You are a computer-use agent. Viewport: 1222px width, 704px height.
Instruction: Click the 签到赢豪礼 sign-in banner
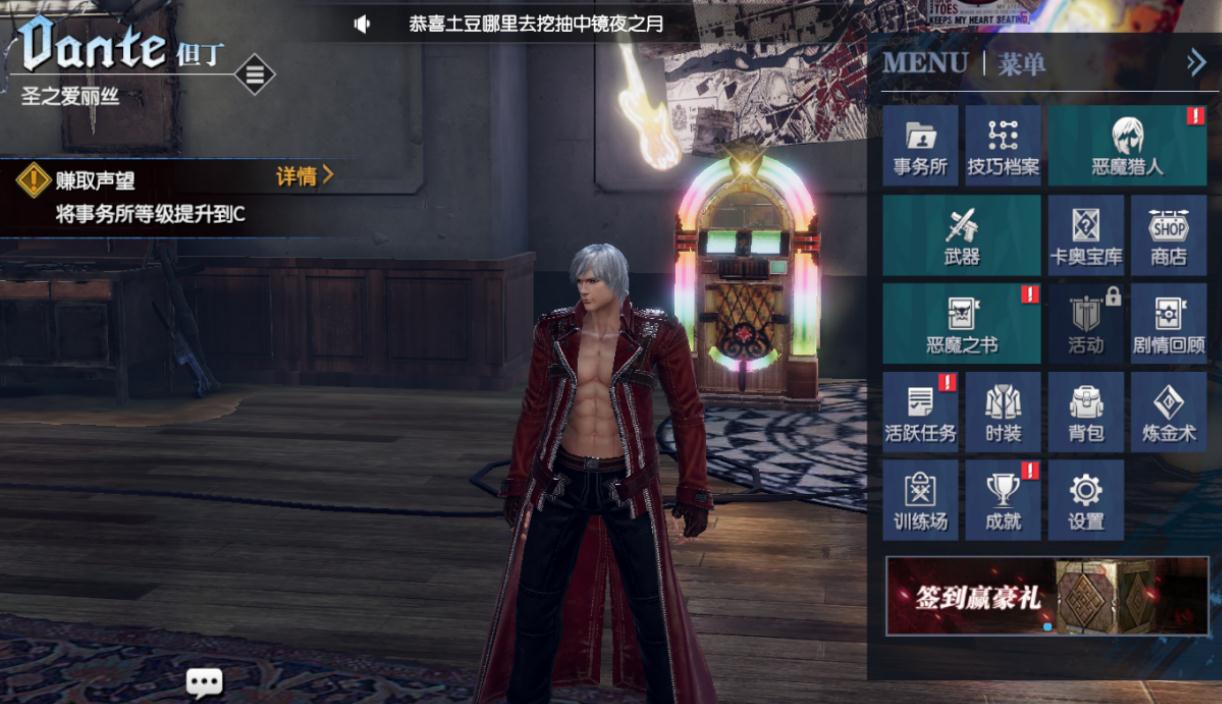(1047, 596)
